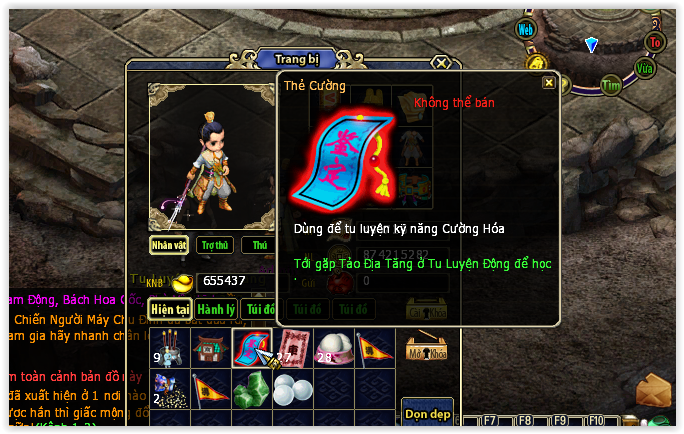Set minimap size with the To button
Screen dimensions: 684x434
(655, 42)
